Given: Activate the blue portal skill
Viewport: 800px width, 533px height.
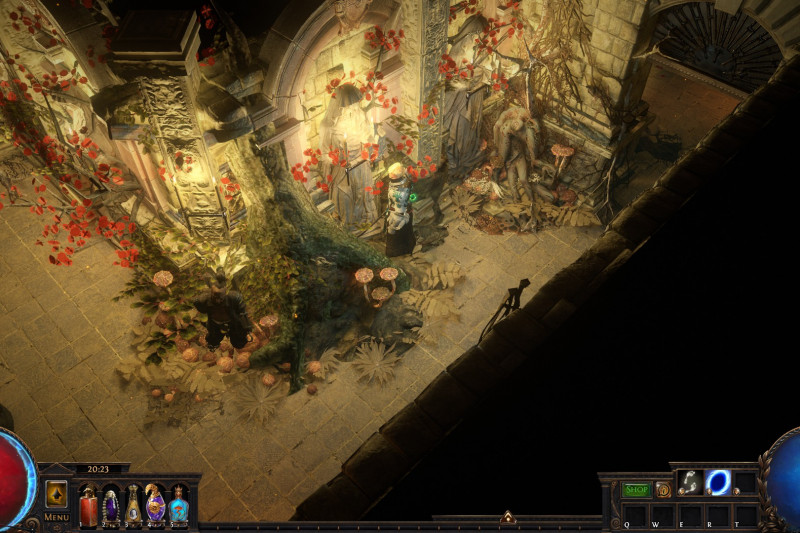Looking at the screenshot, I should pyautogui.click(x=718, y=482).
